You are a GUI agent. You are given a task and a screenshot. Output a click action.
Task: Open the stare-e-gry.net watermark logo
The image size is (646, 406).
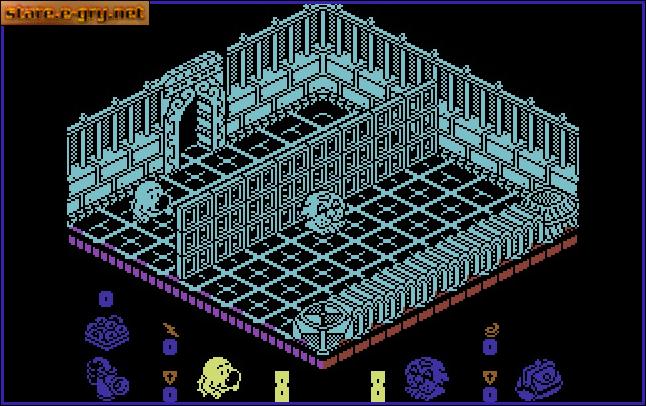pos(76,13)
